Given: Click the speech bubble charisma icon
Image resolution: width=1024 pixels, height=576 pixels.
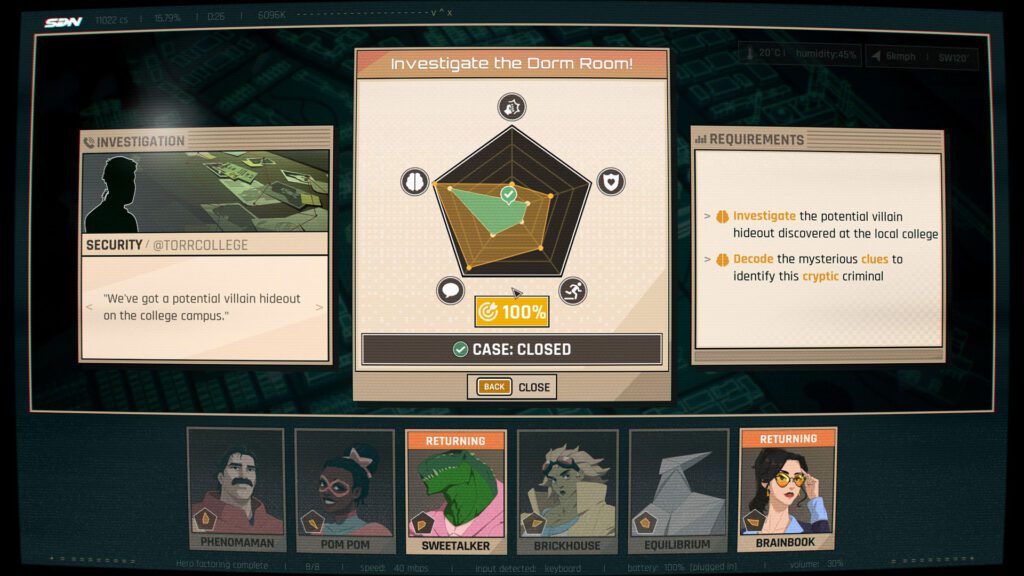Looking at the screenshot, I should coord(450,291).
